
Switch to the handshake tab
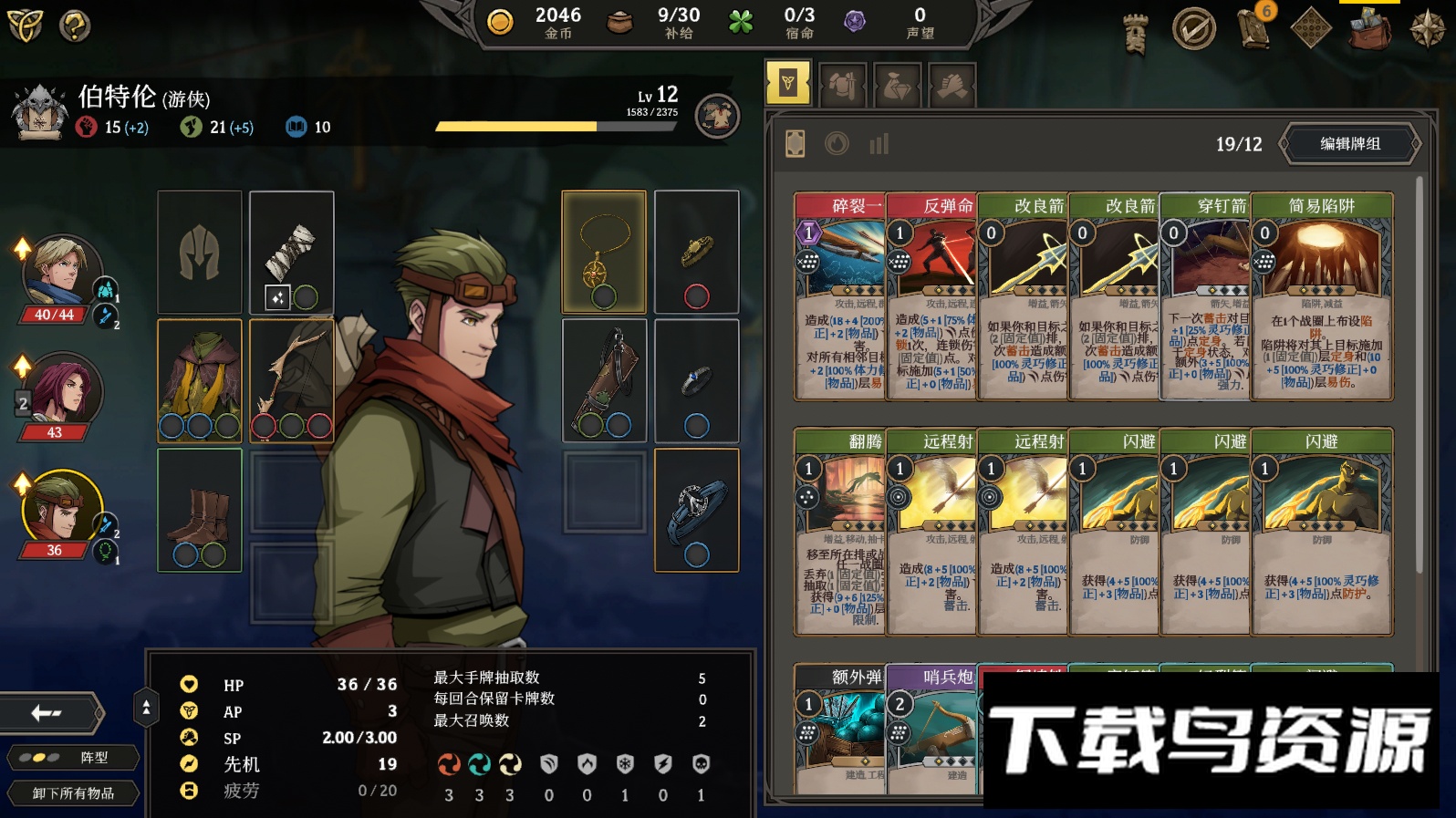[952, 87]
